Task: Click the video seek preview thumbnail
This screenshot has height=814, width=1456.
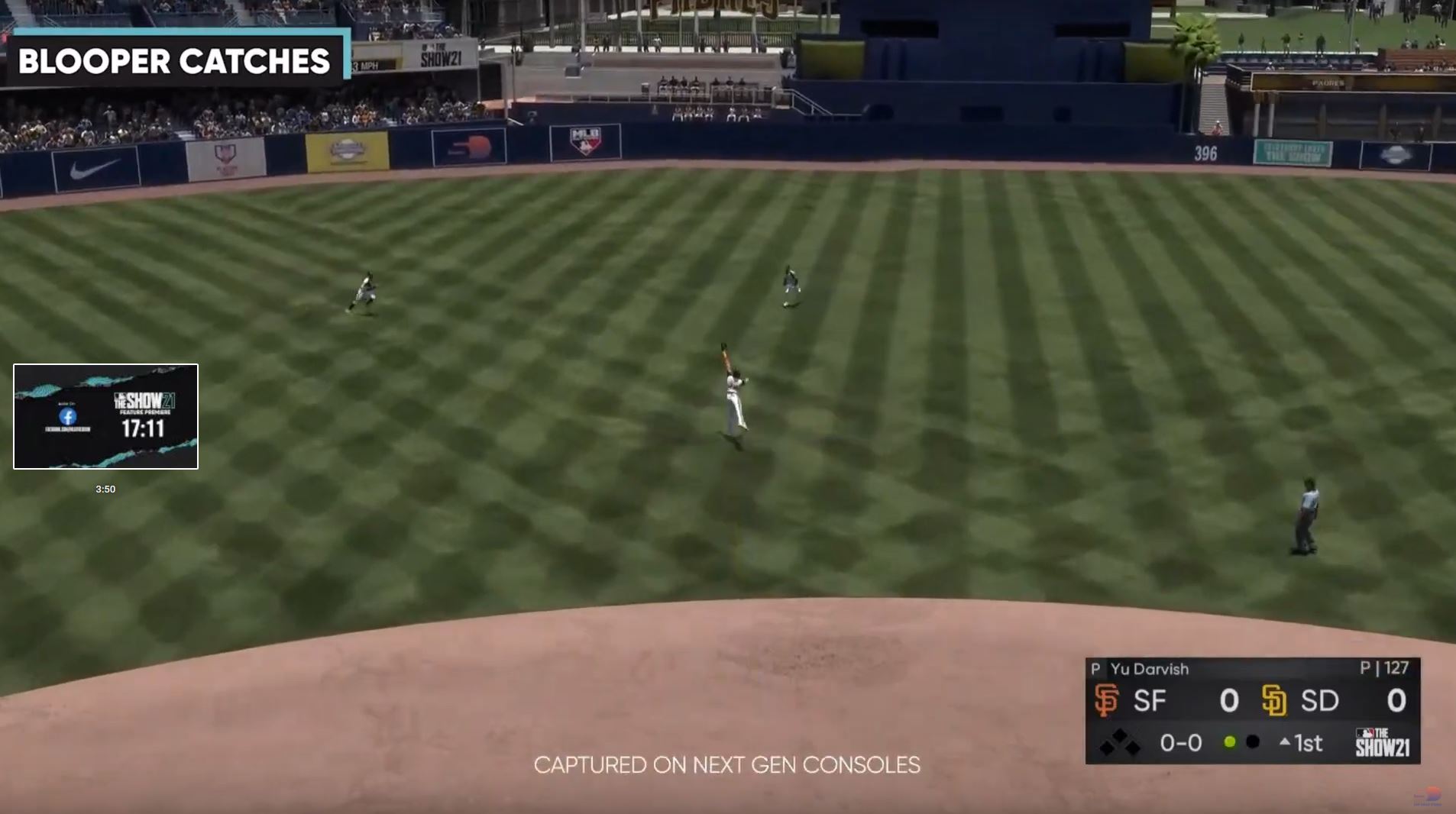Action: click(105, 416)
